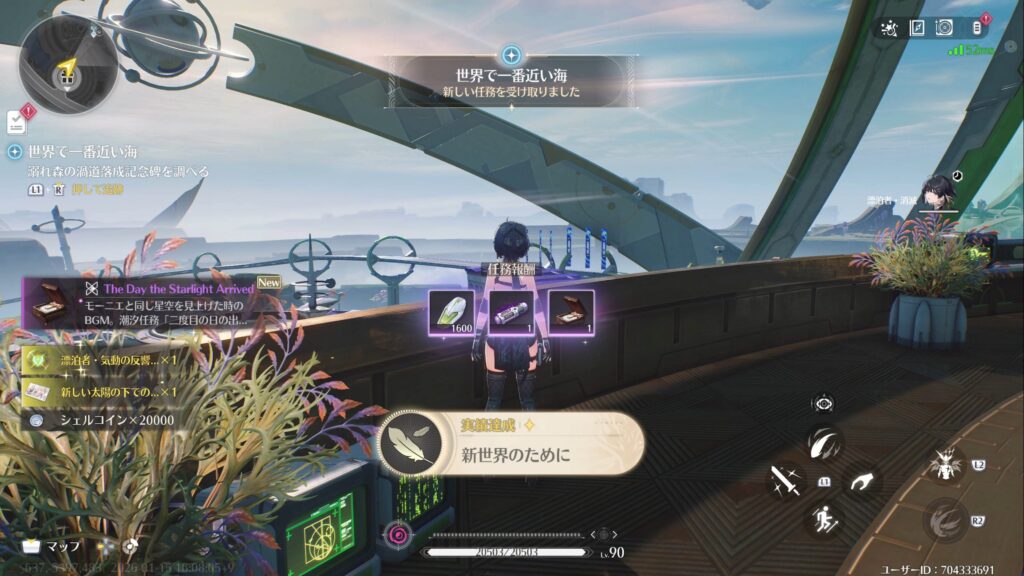This screenshot has width=1024, height=576.
Task: Open the compass guidebook icon
Action: pos(917,28)
